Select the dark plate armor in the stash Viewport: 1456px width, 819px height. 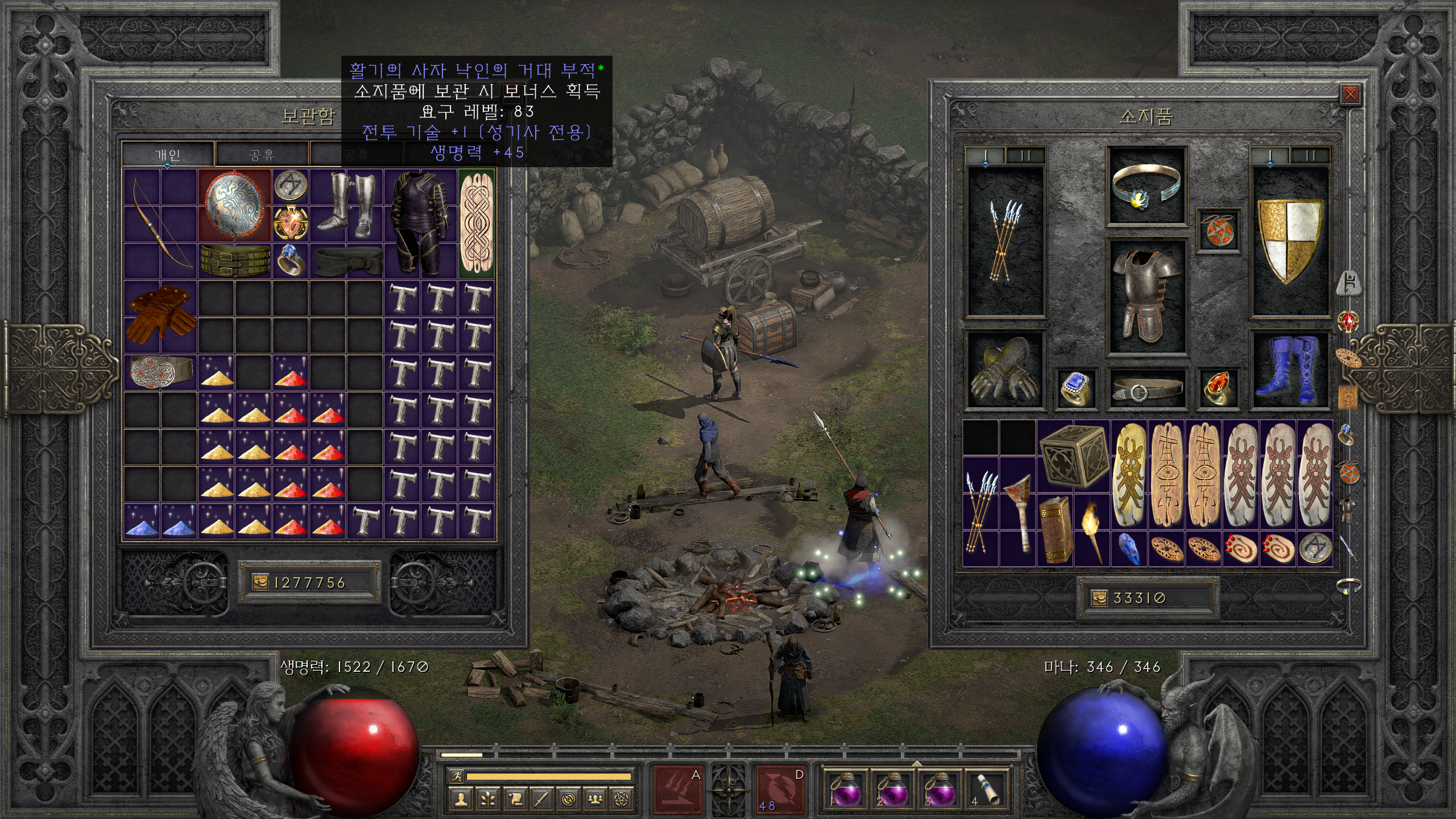[420, 223]
